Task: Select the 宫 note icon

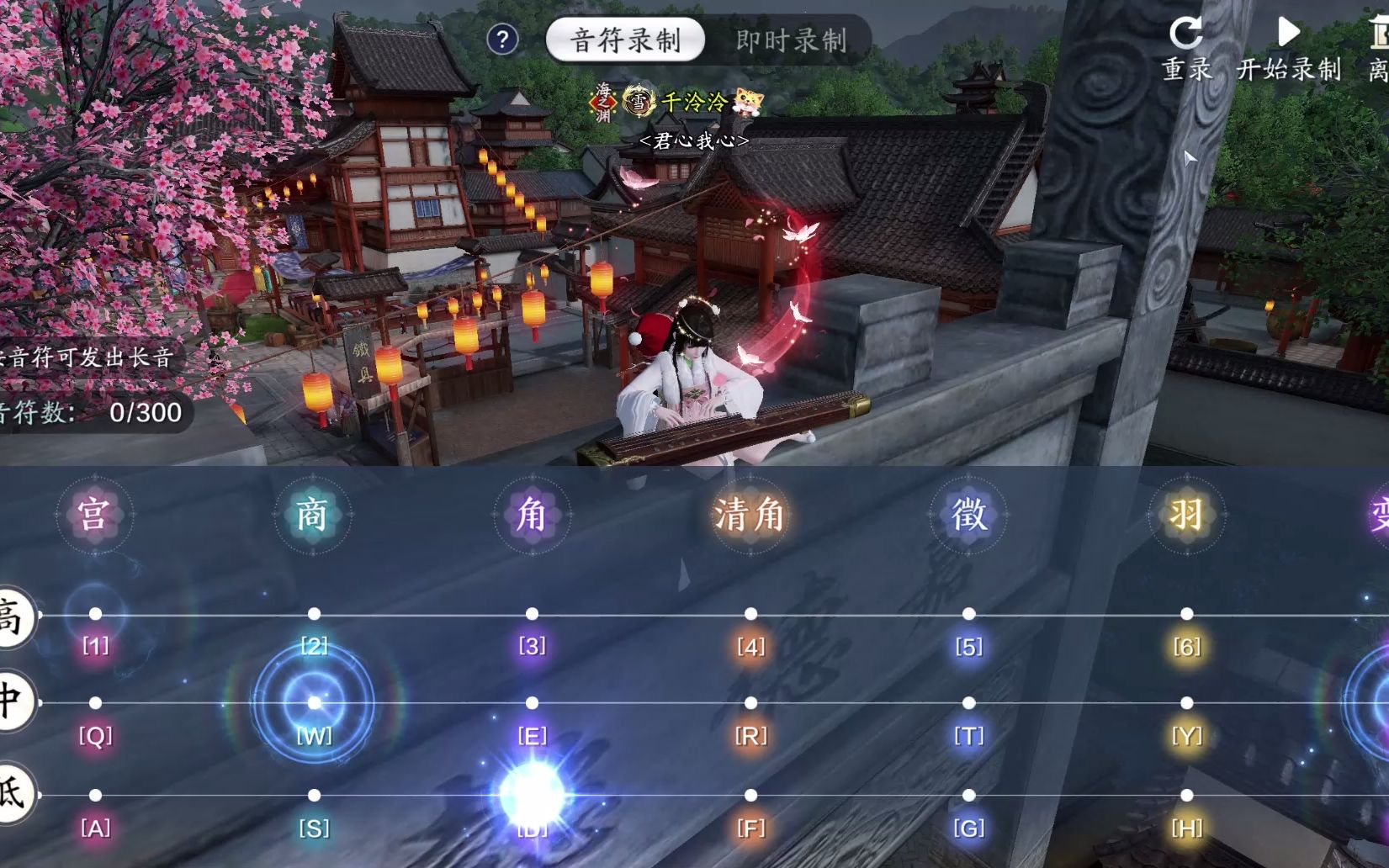Action: pos(95,516)
